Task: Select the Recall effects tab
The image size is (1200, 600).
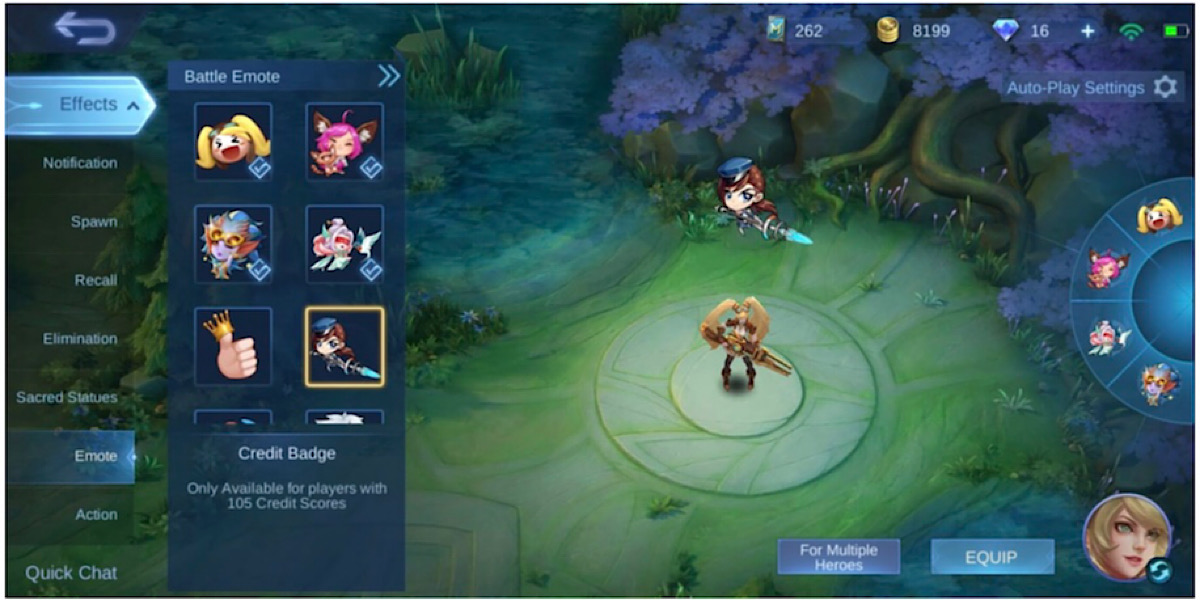Action: [96, 280]
